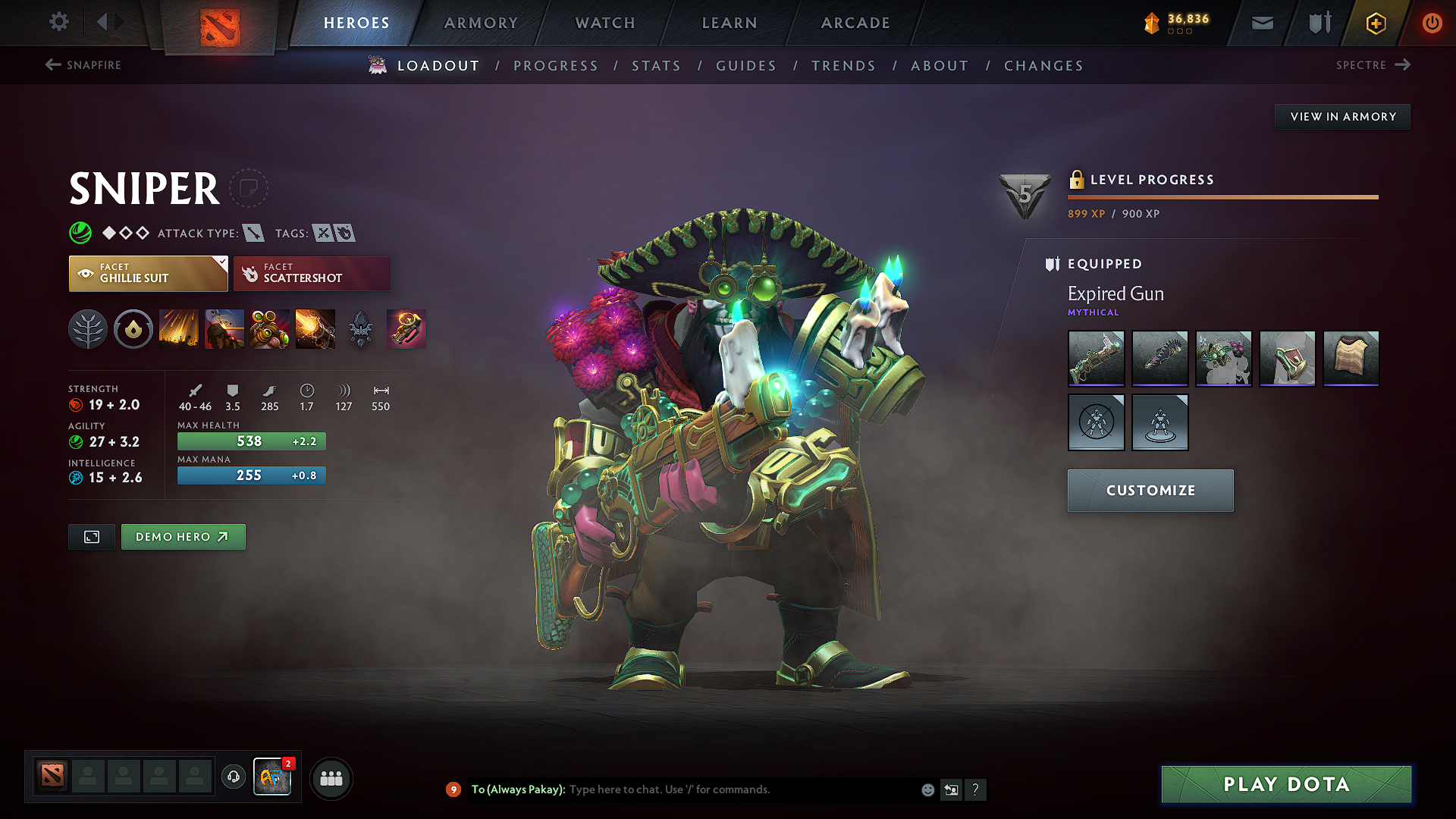Select the Arcade tab
This screenshot has height=819, width=1456.
click(x=855, y=23)
